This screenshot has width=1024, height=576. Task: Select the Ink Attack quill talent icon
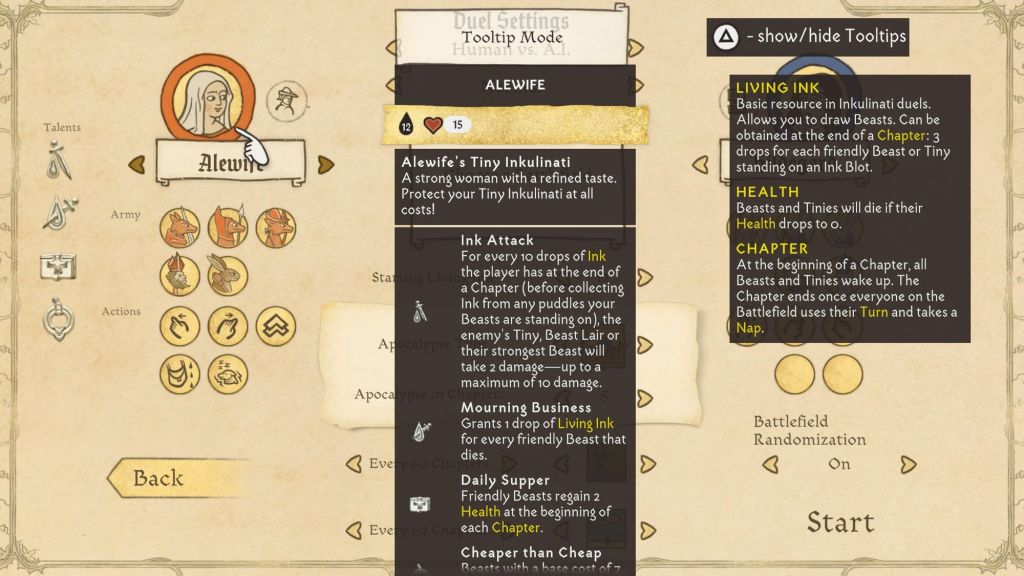click(x=58, y=162)
